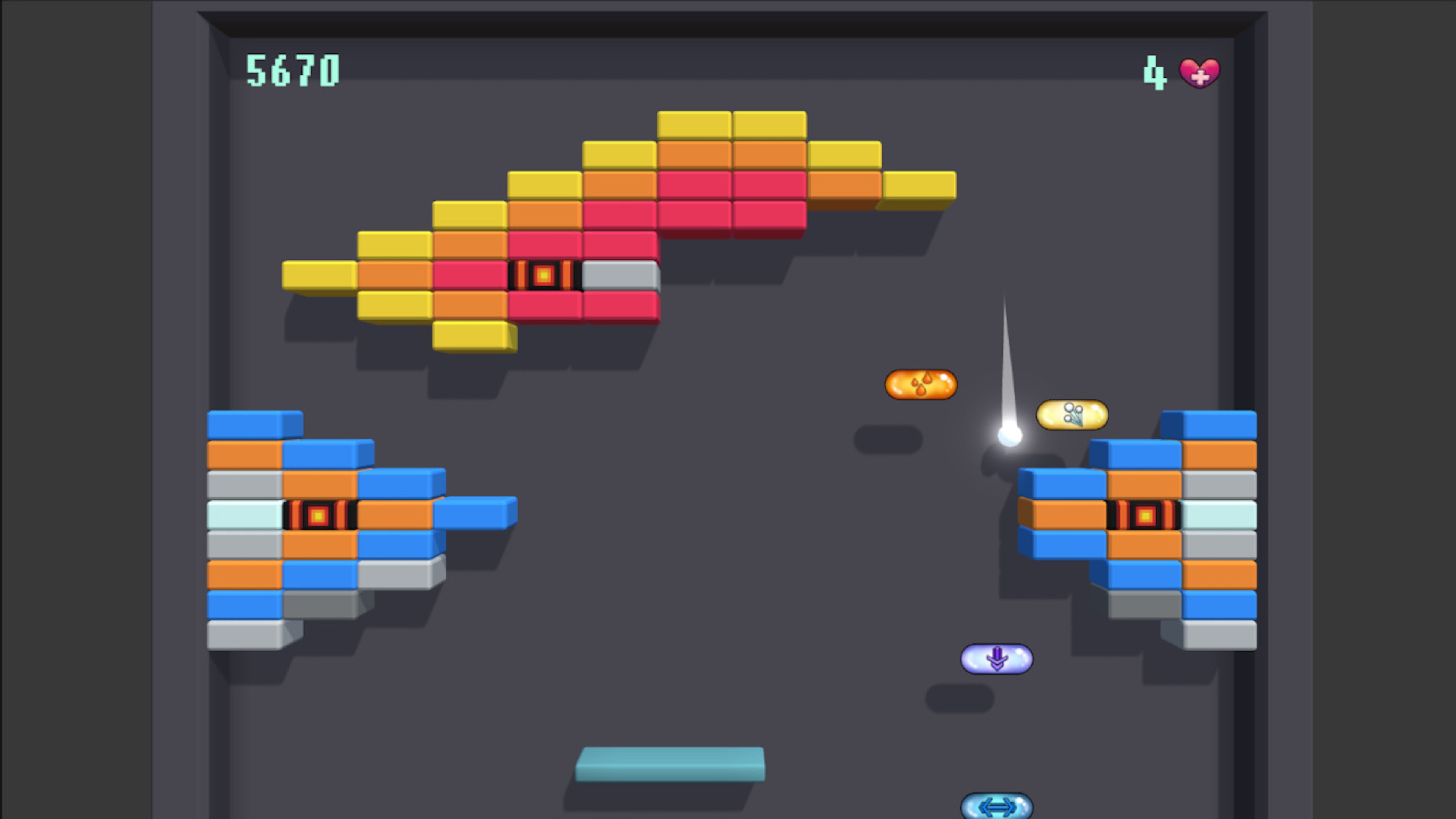1456x819 pixels.
Task: Click the lives counter number 4
Action: point(1155,71)
